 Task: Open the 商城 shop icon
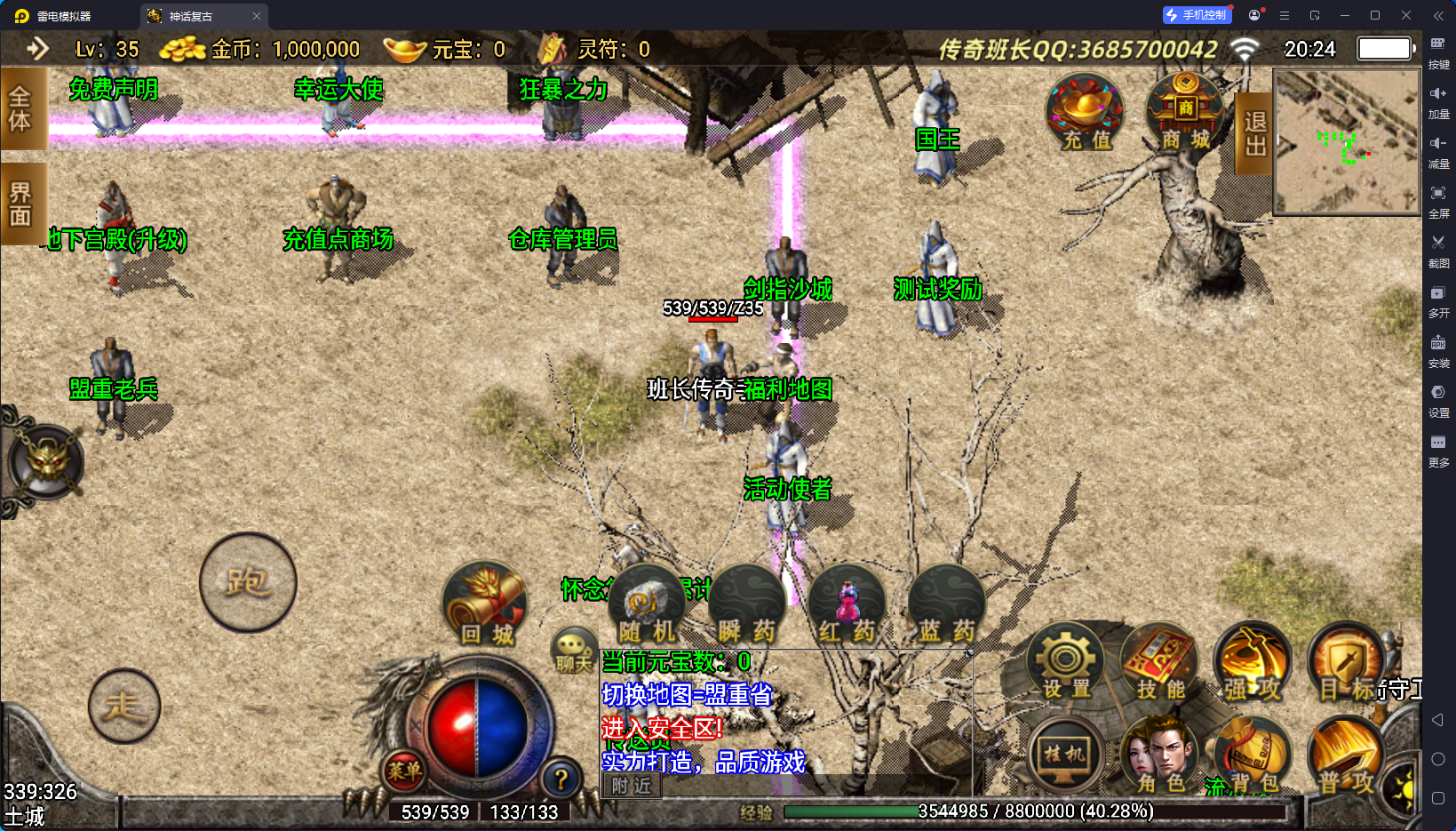point(1185,113)
